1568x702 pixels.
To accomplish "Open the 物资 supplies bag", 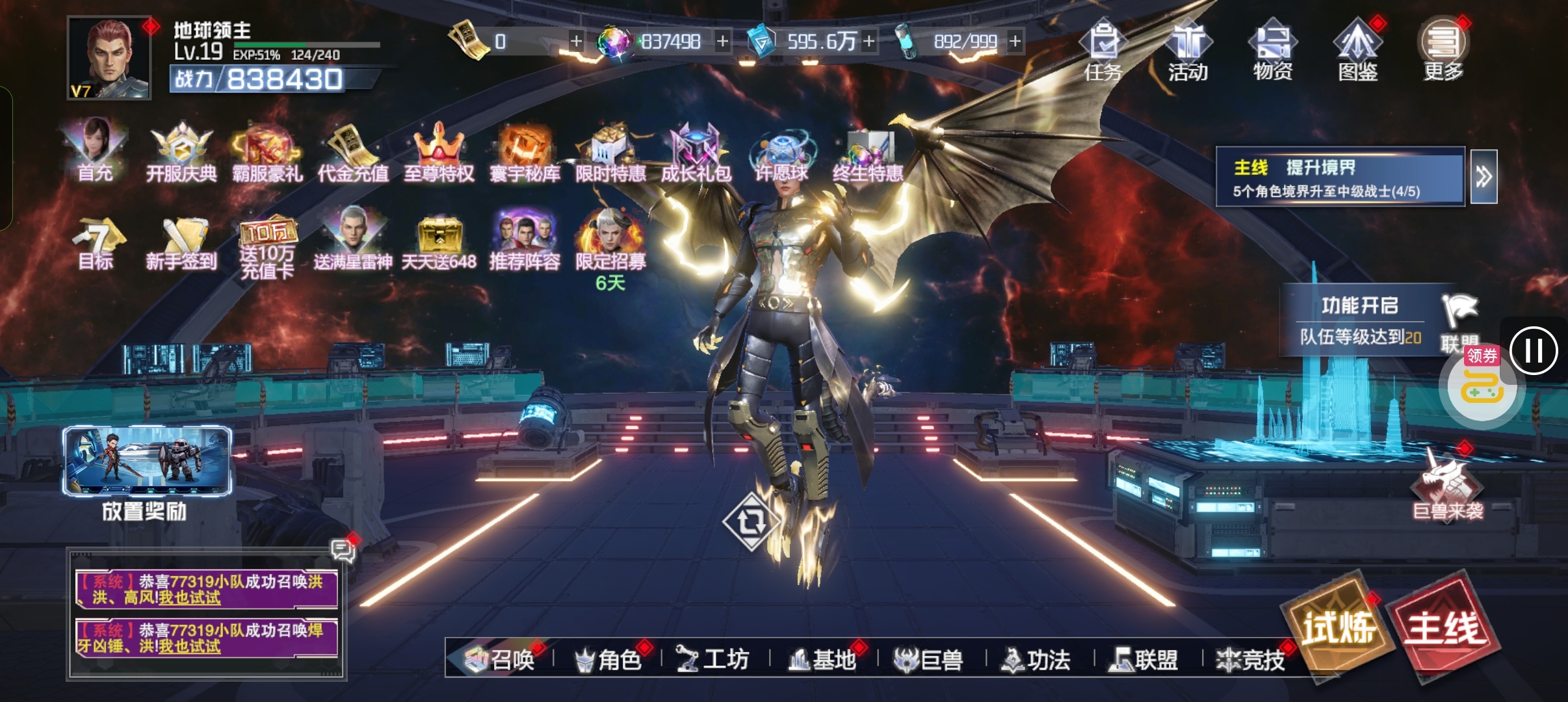I will pyautogui.click(x=1273, y=51).
